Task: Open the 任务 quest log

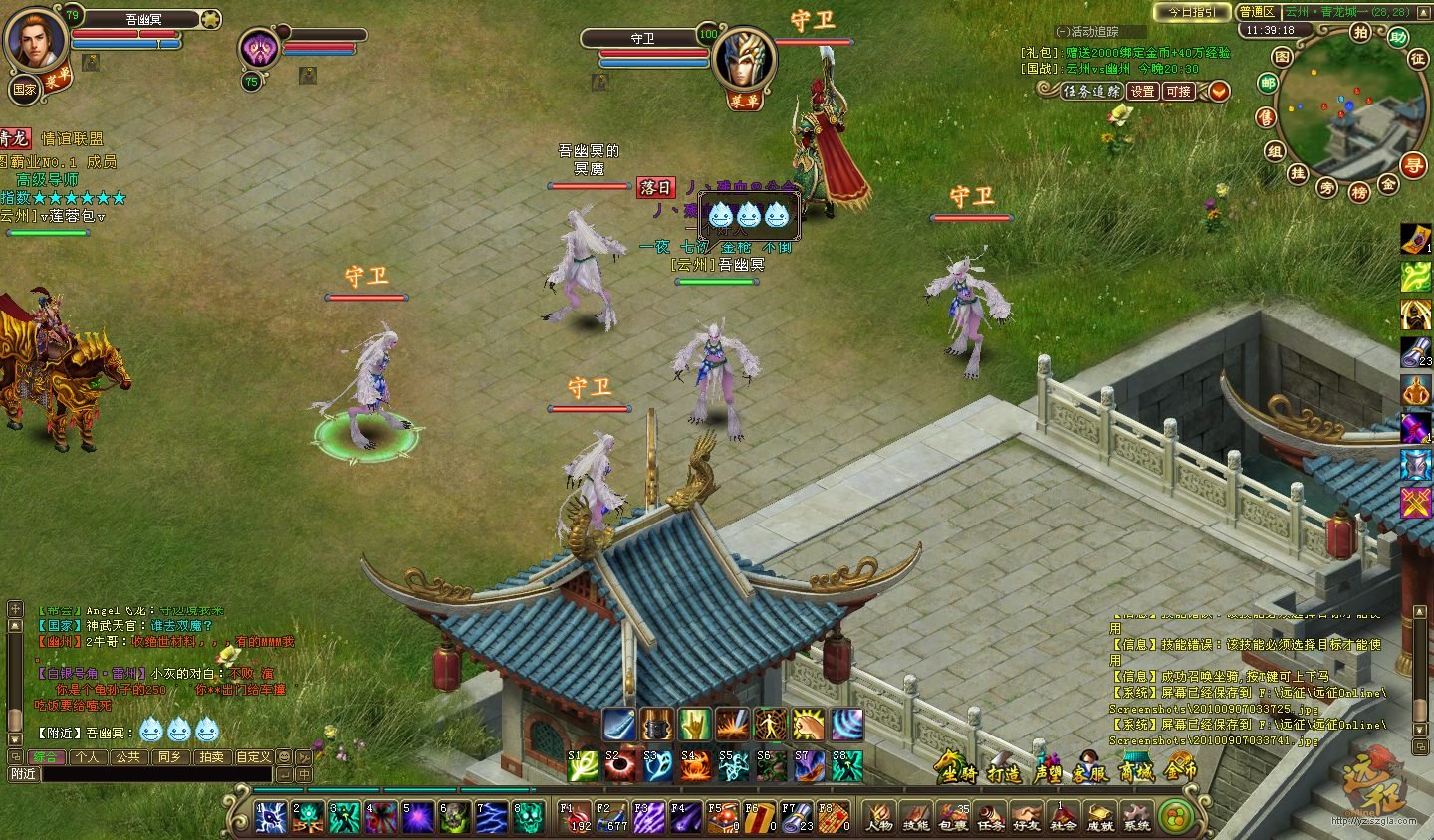Action: click(x=990, y=817)
